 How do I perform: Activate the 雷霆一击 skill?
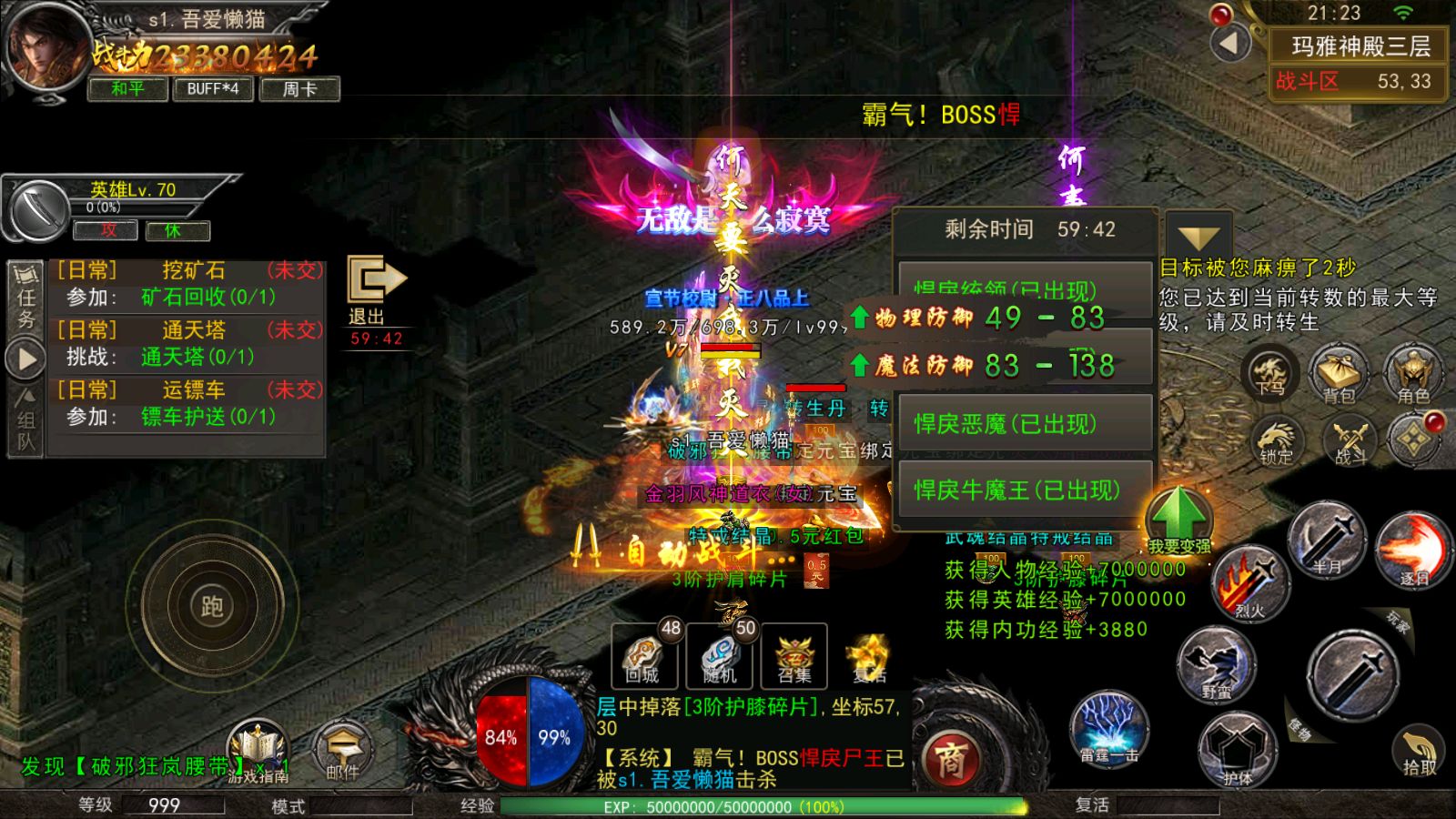point(1109,729)
